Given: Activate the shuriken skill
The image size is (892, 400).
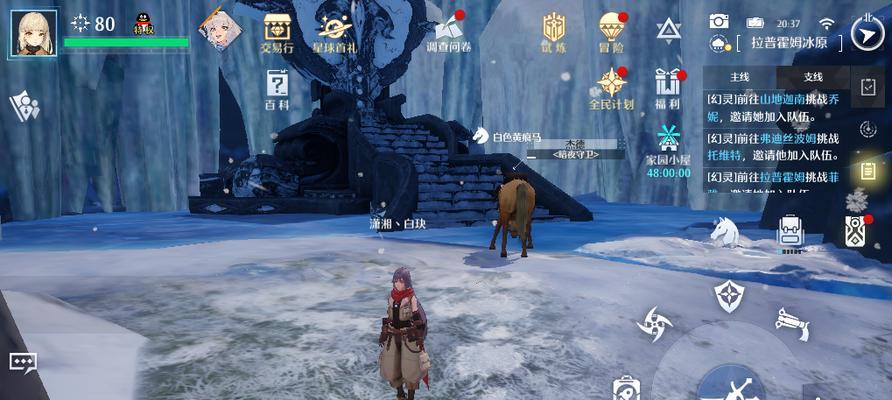Looking at the screenshot, I should [x=655, y=323].
